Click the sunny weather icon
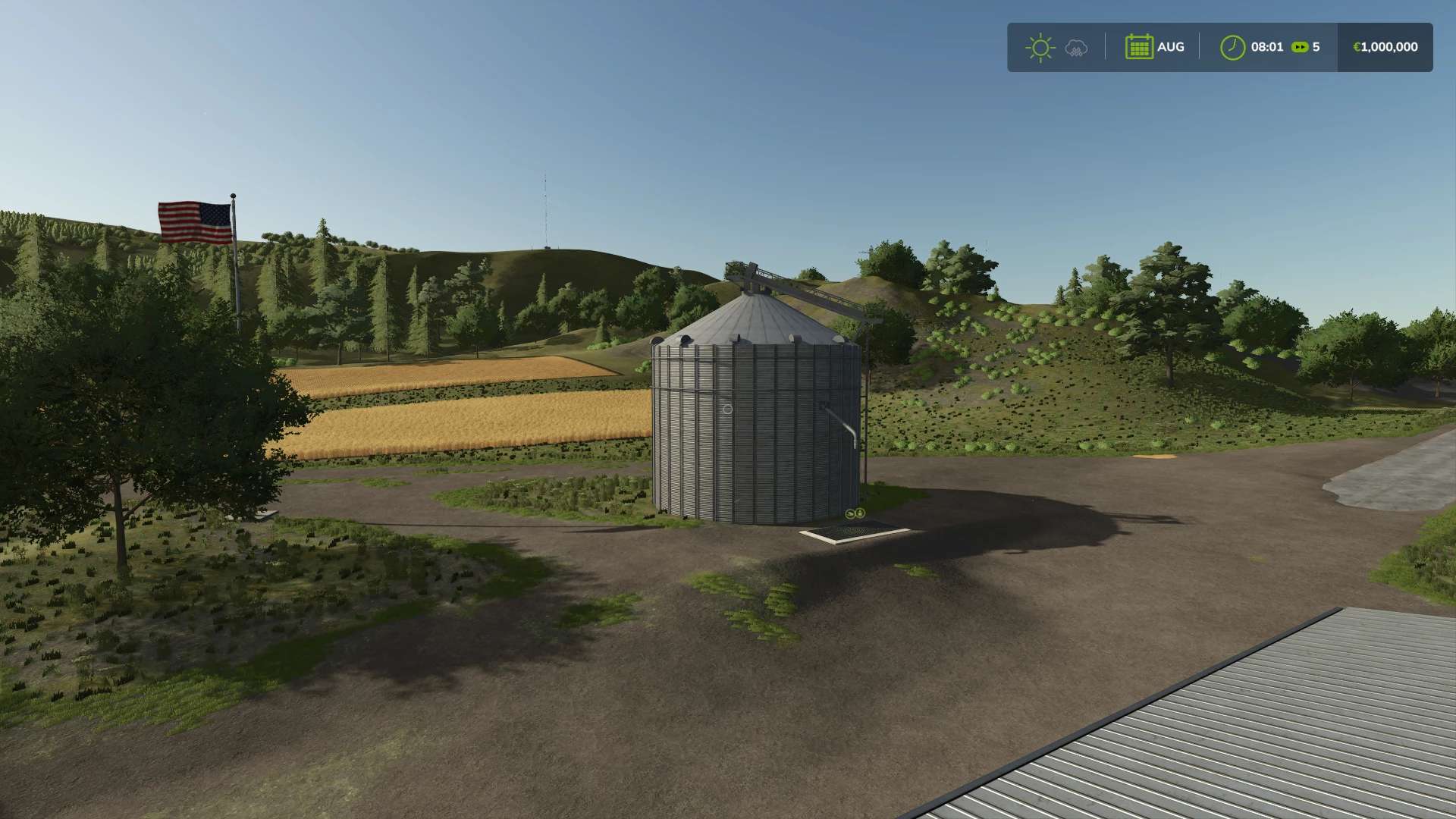1456x819 pixels. (x=1040, y=48)
